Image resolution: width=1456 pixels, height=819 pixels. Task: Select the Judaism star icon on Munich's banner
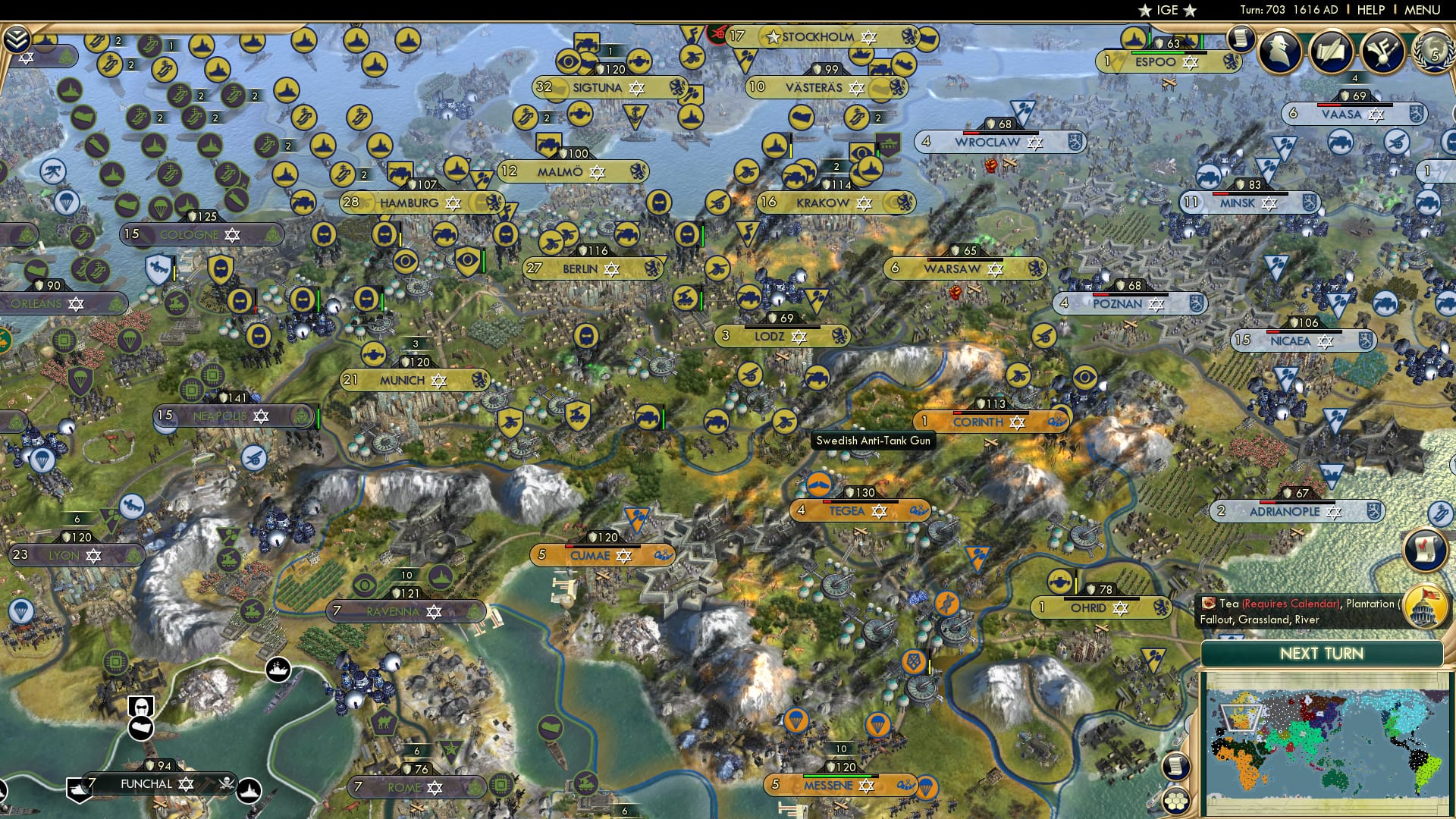438,381
